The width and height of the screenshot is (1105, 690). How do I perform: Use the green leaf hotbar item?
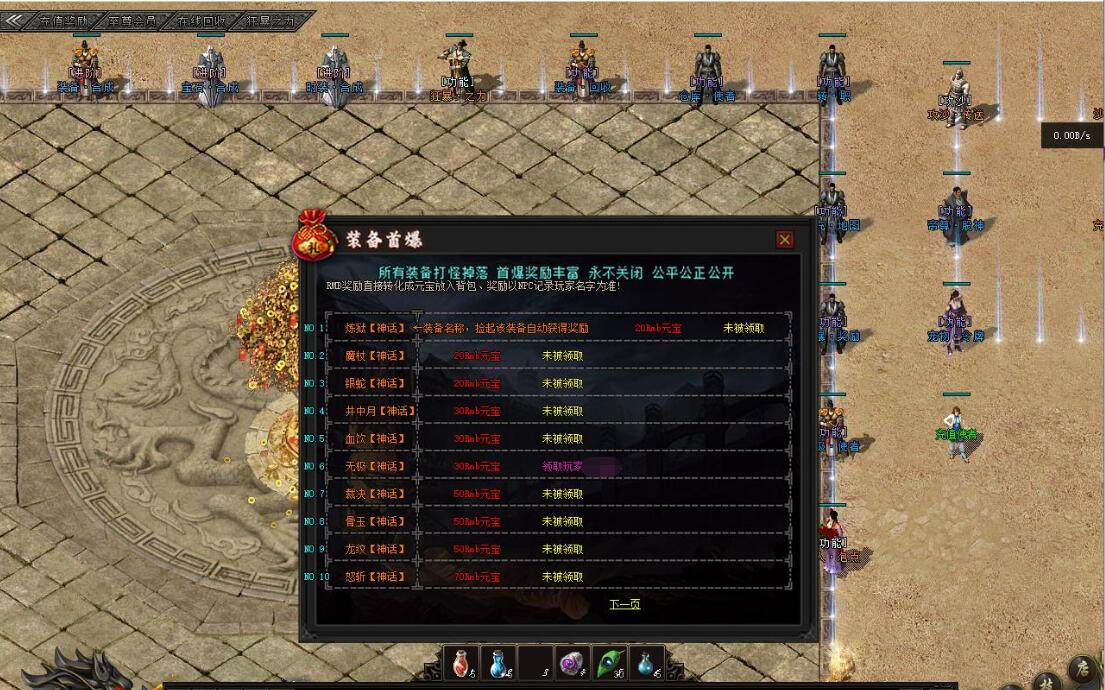[x=608, y=662]
